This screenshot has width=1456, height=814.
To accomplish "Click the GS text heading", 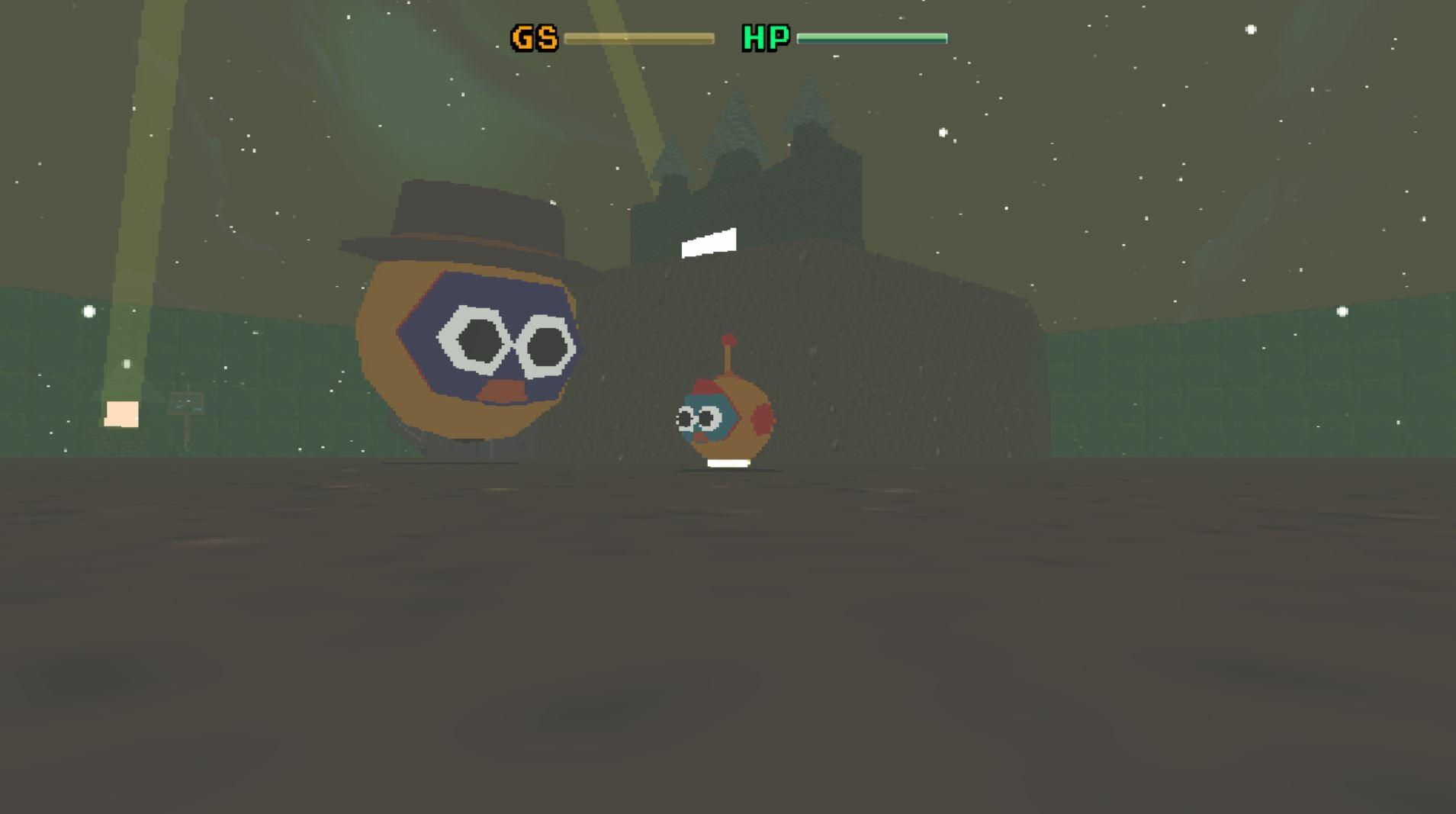I will pyautogui.click(x=536, y=37).
